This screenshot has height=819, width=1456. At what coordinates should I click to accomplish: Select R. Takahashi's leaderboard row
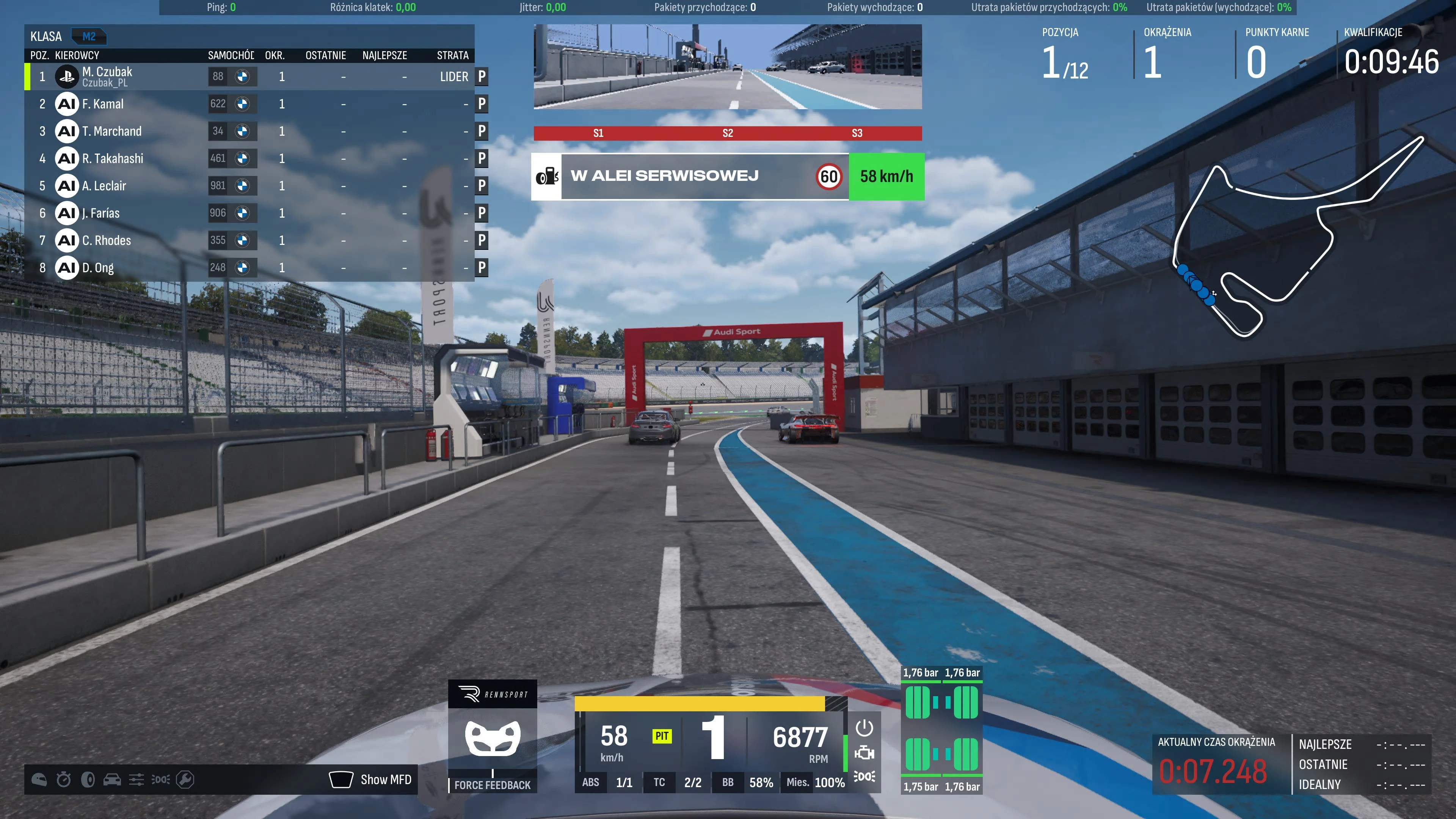[x=113, y=159]
